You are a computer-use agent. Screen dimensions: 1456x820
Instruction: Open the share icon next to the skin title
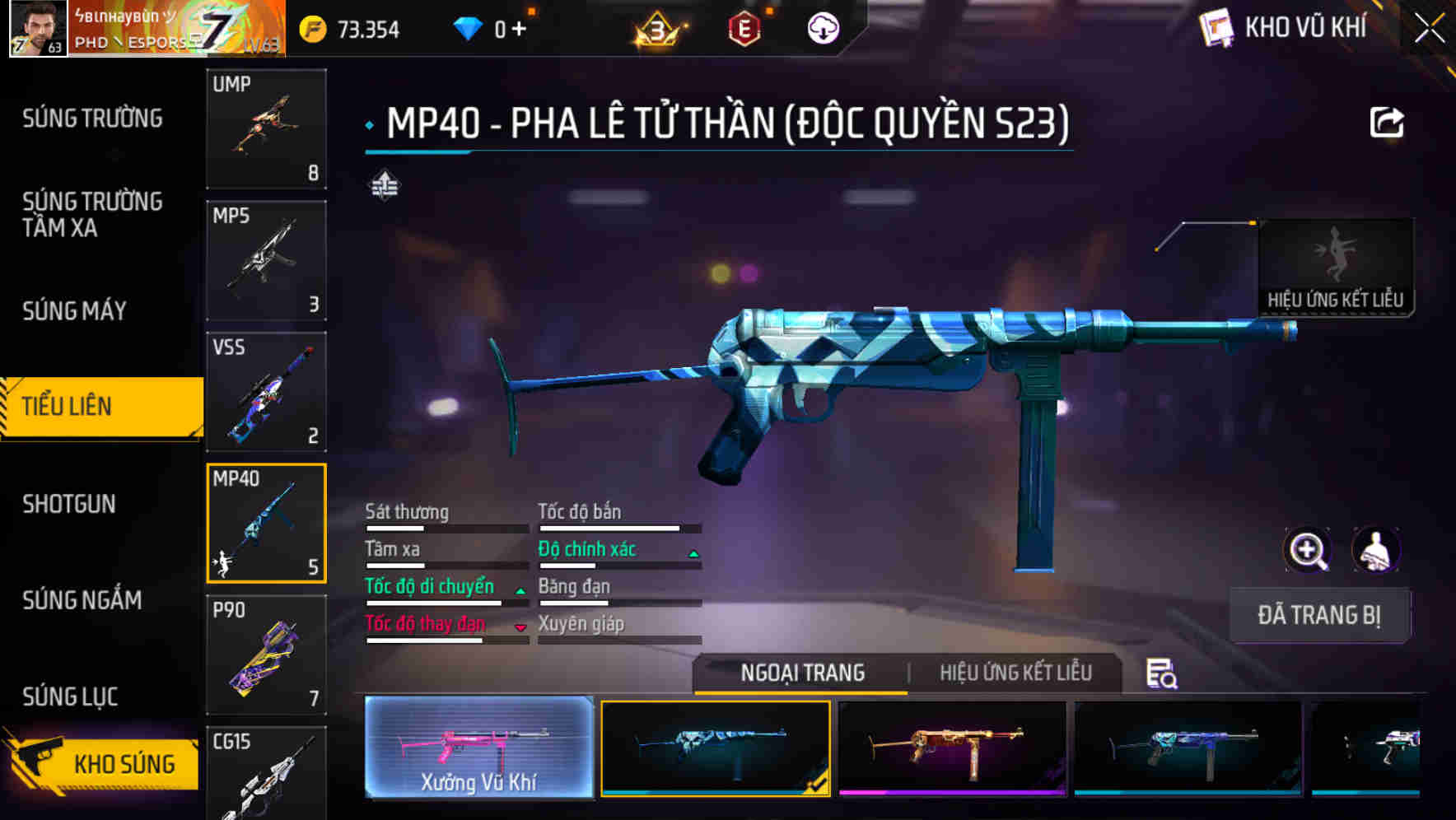tap(1387, 121)
